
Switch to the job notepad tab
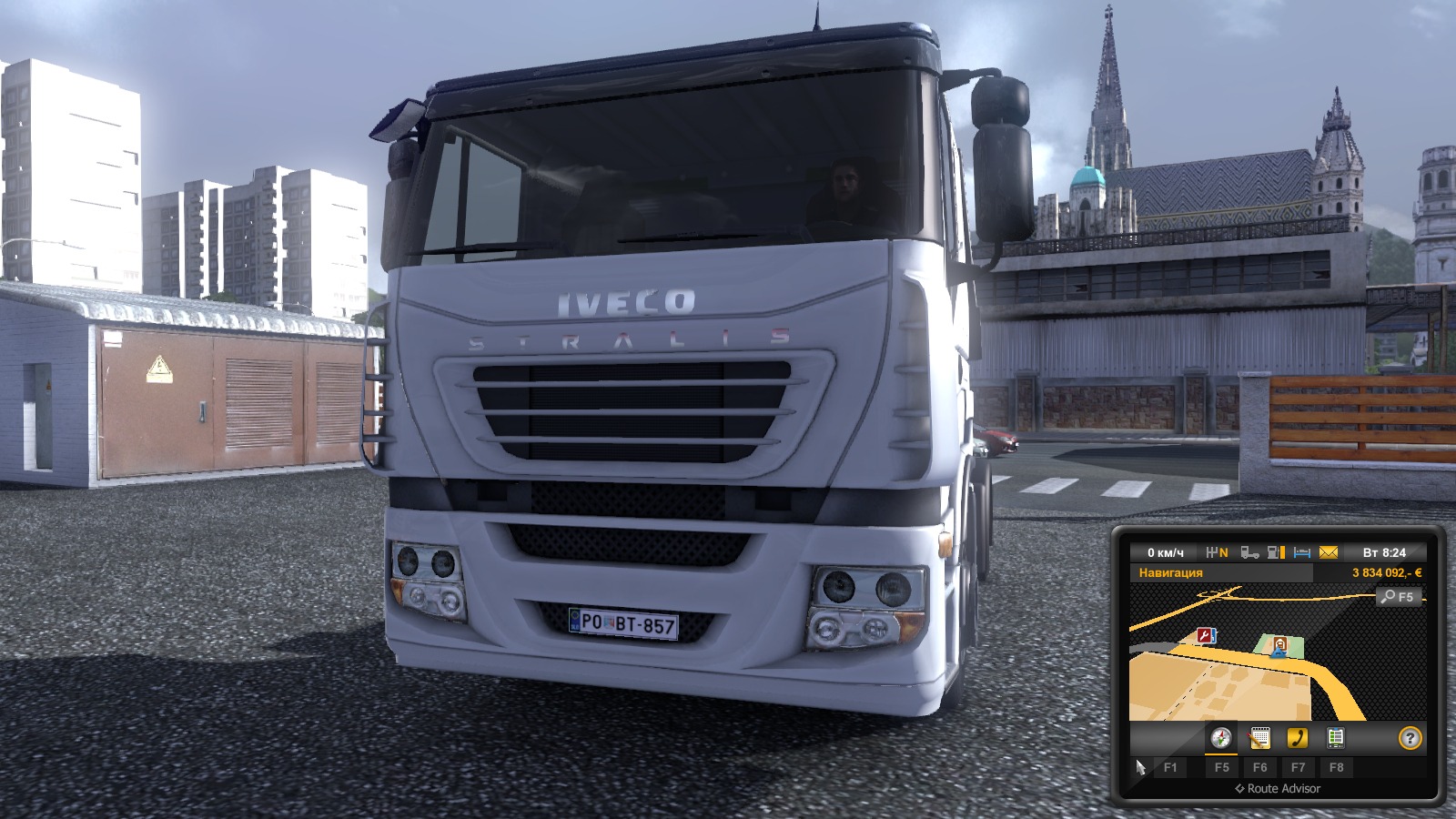(1259, 738)
